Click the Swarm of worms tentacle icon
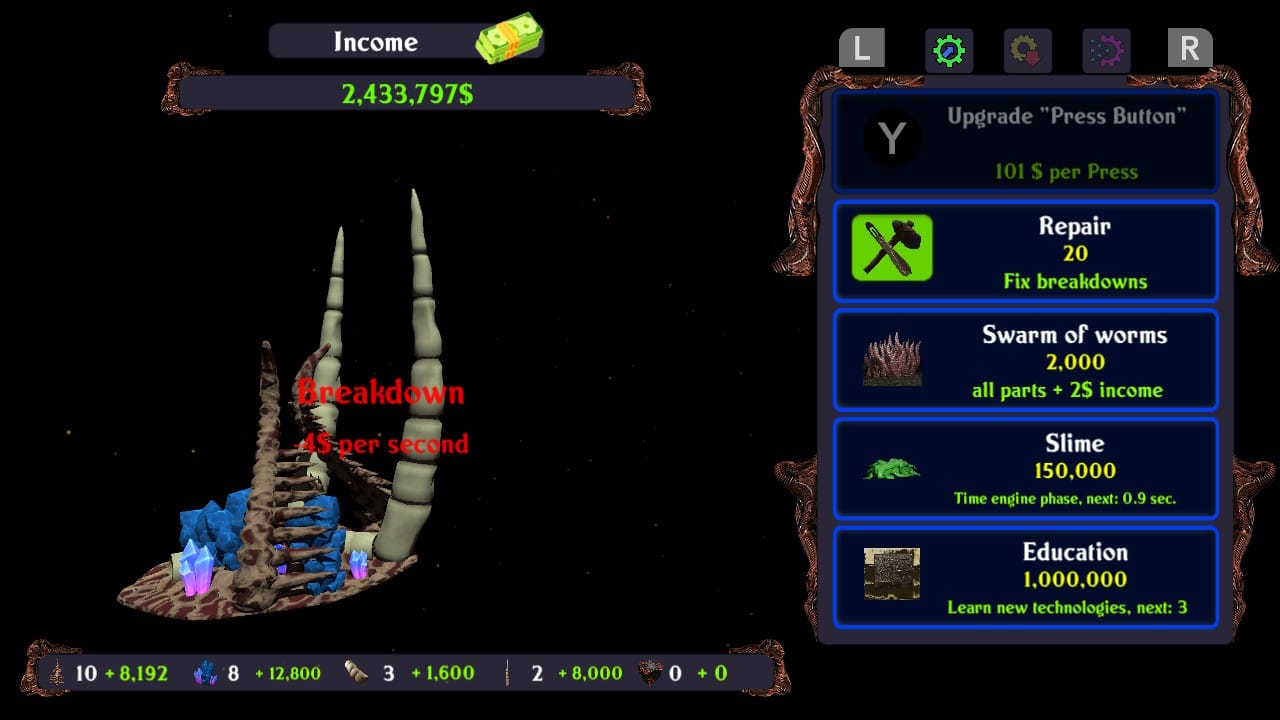This screenshot has width=1280, height=720. coord(891,360)
